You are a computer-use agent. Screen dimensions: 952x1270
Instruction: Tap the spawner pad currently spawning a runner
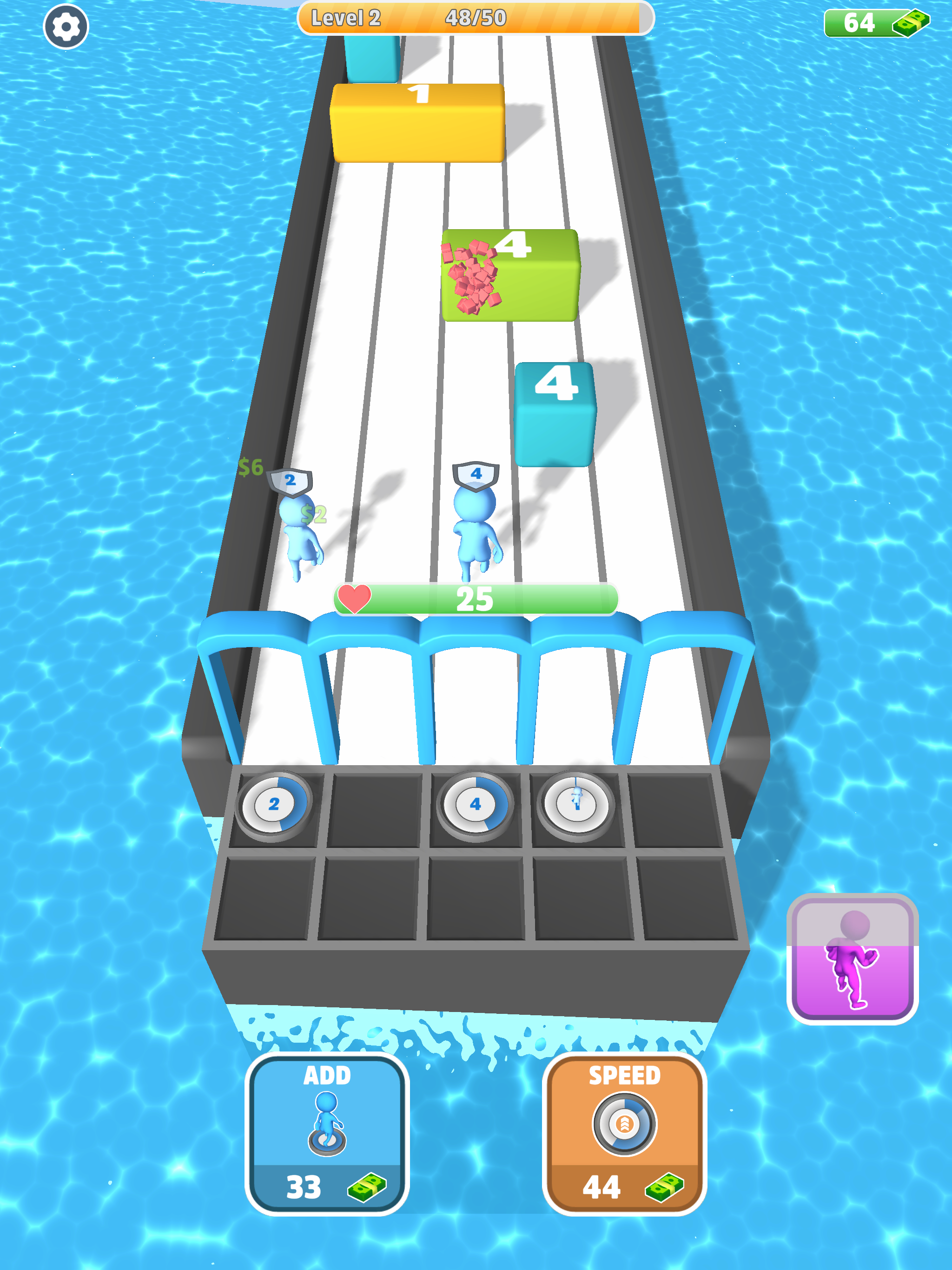click(x=576, y=804)
